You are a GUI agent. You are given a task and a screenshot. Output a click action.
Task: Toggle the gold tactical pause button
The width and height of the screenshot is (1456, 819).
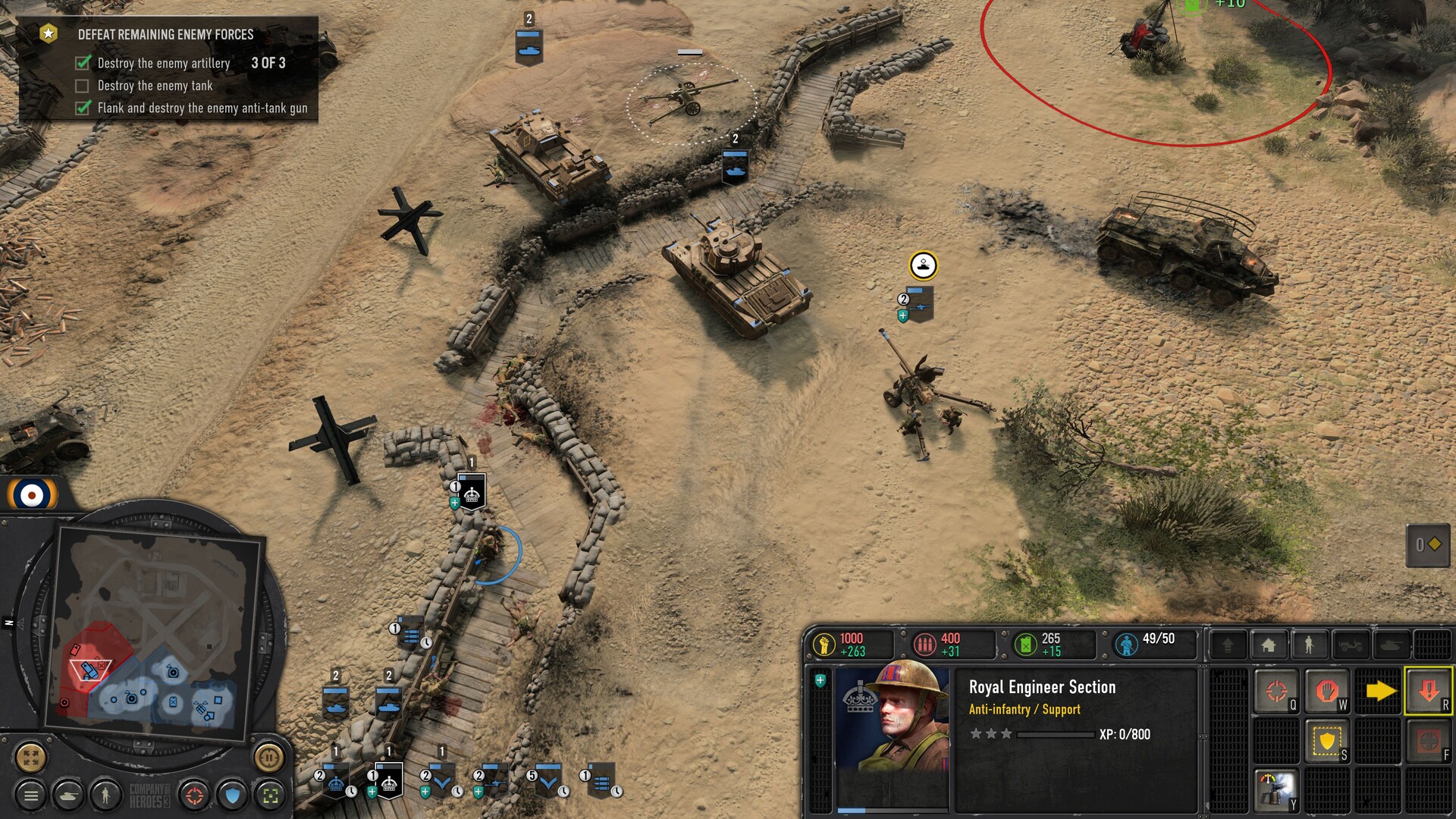tap(268, 756)
